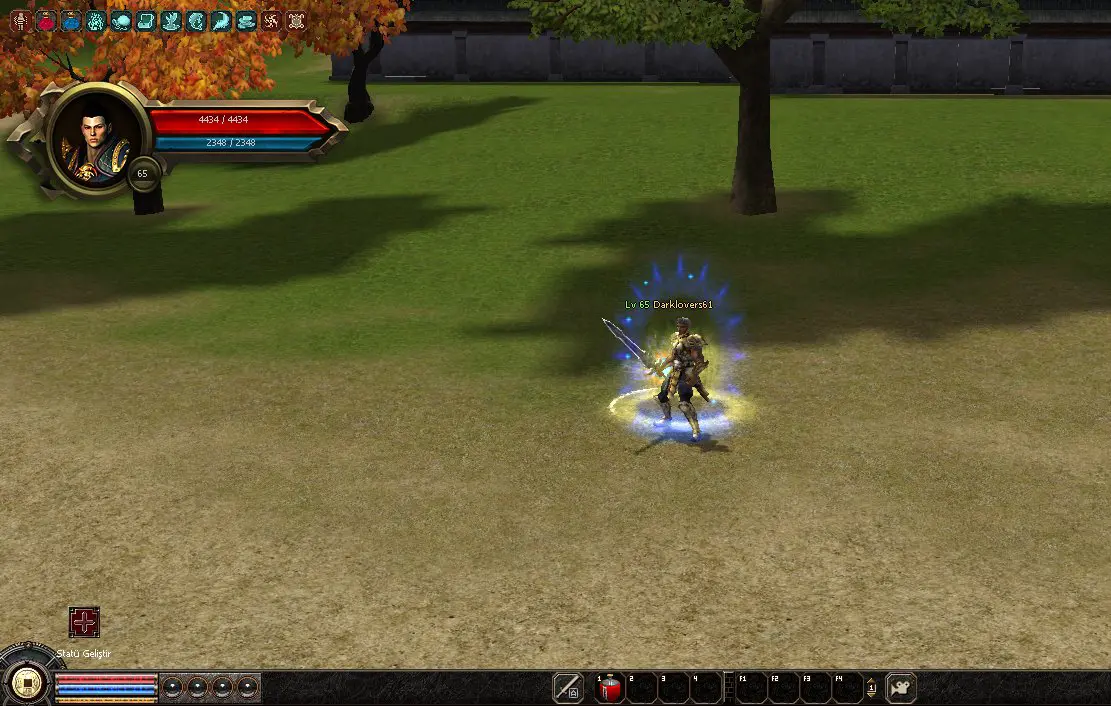Select the red potion in quickslot 1
Viewport: 1111px width, 706px height.
(610, 688)
